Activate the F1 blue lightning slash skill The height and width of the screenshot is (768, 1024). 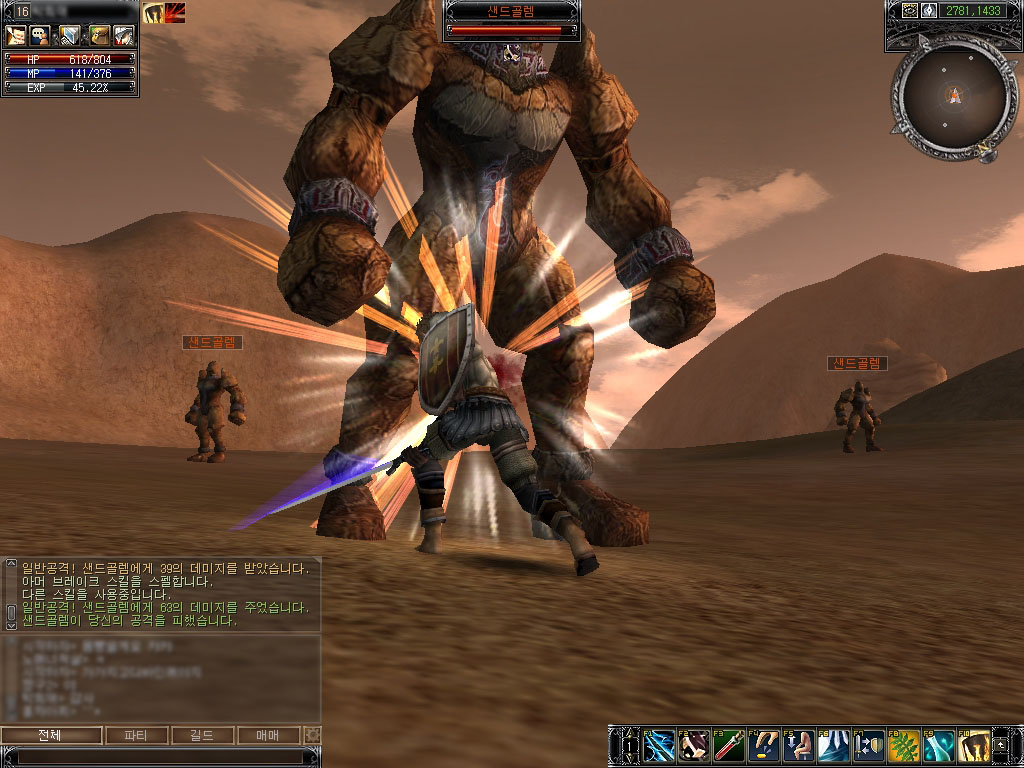coord(659,745)
